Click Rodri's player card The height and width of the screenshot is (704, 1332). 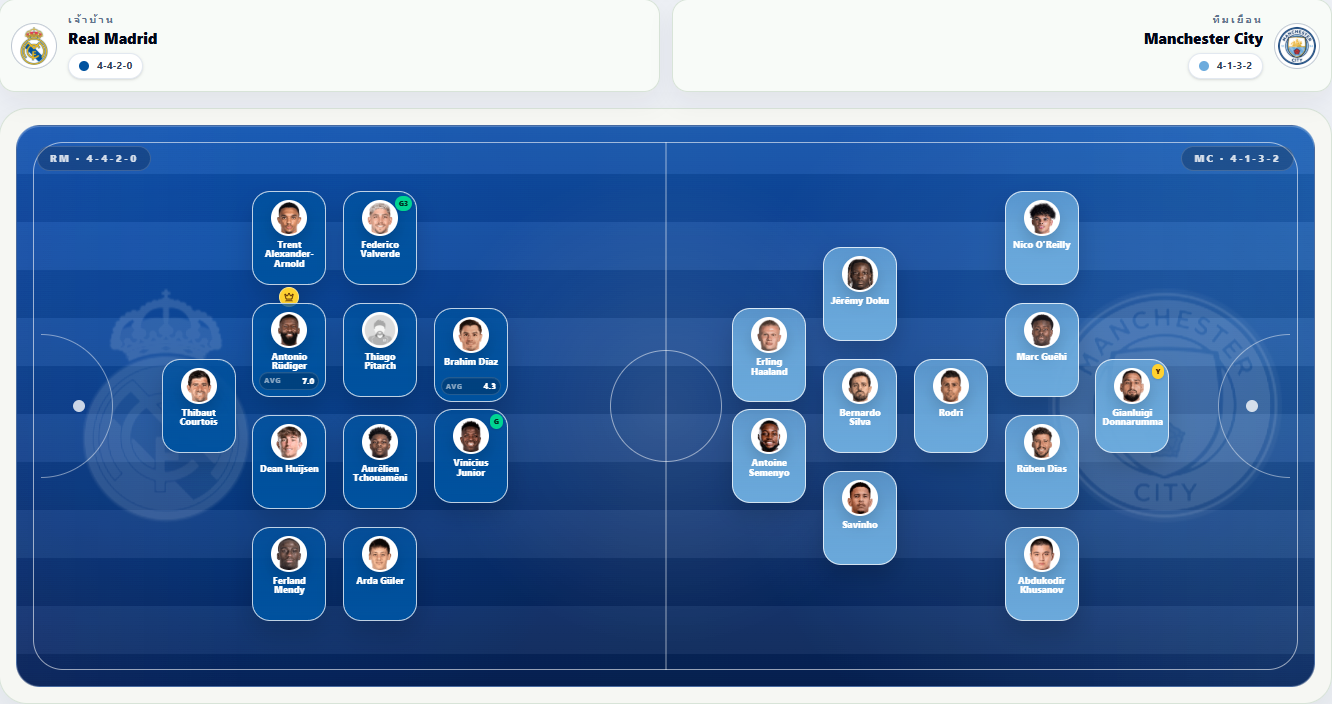point(951,405)
